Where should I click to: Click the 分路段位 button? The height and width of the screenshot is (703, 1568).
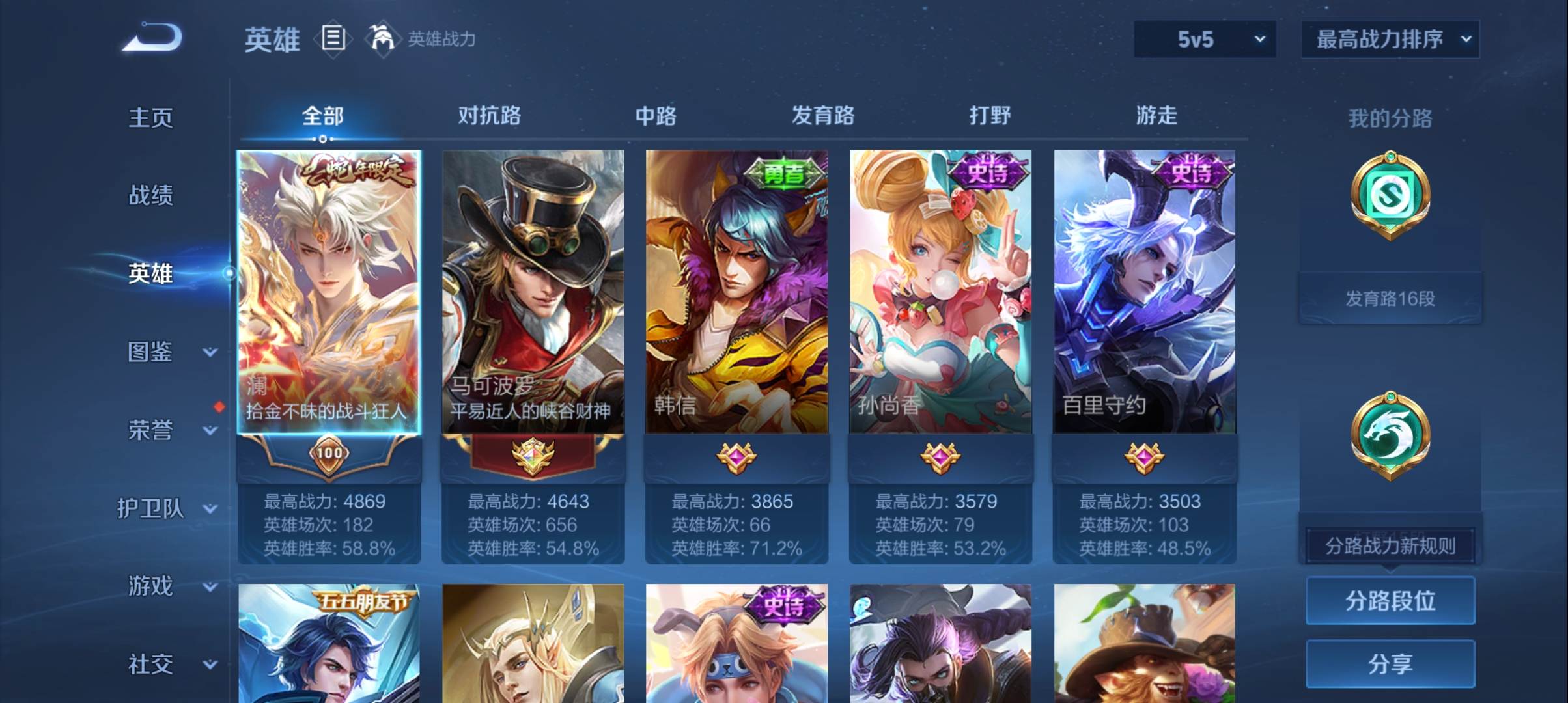point(1390,600)
